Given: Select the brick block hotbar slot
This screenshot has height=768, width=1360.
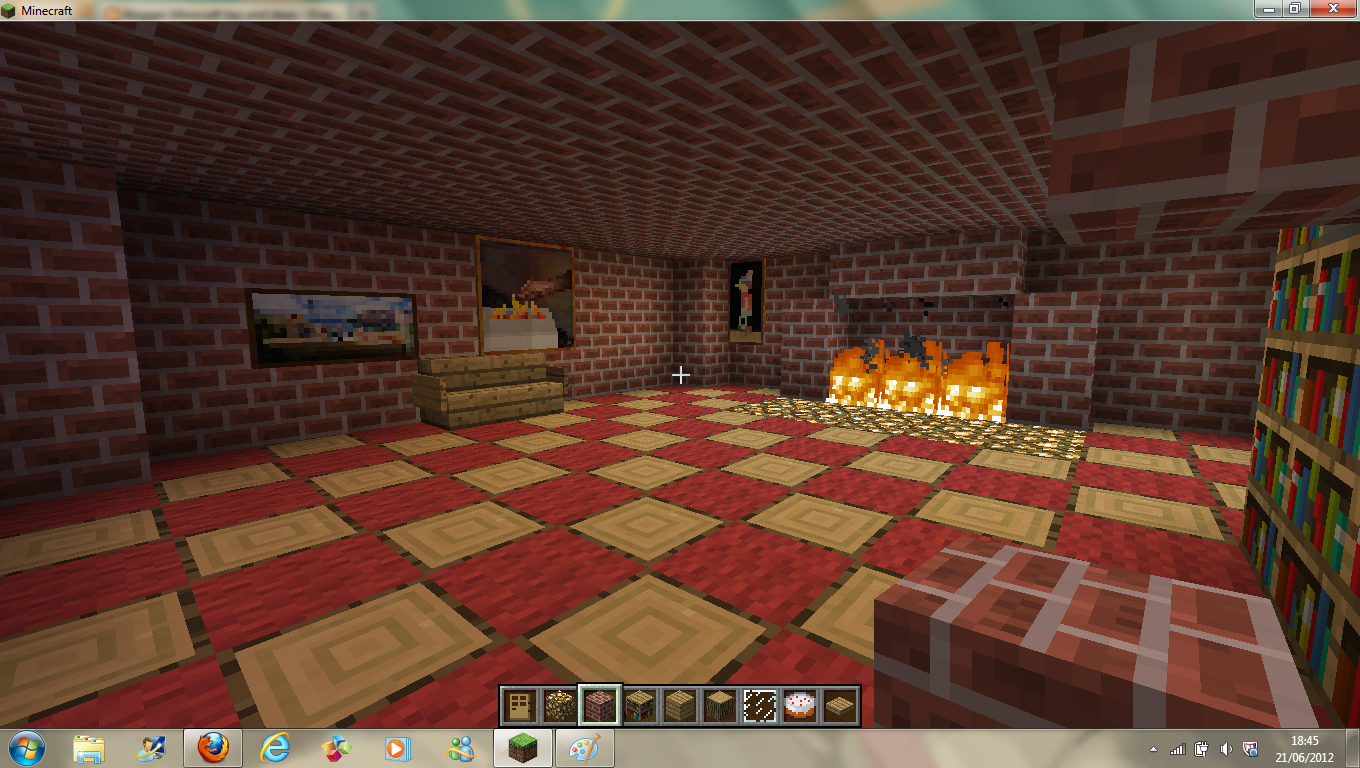Looking at the screenshot, I should click(599, 705).
